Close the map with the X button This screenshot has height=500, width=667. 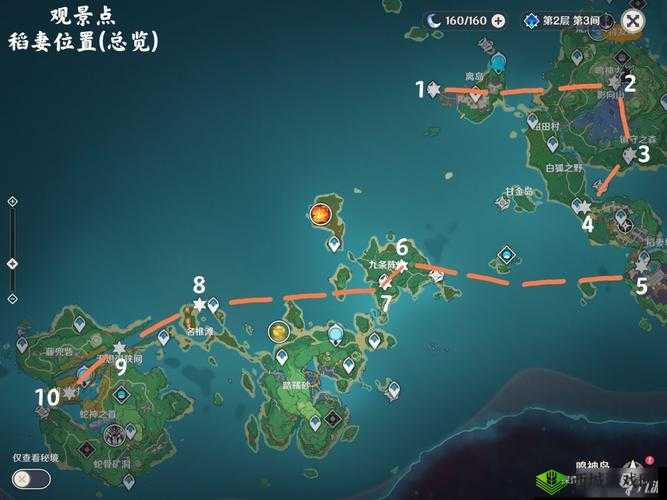point(634,19)
